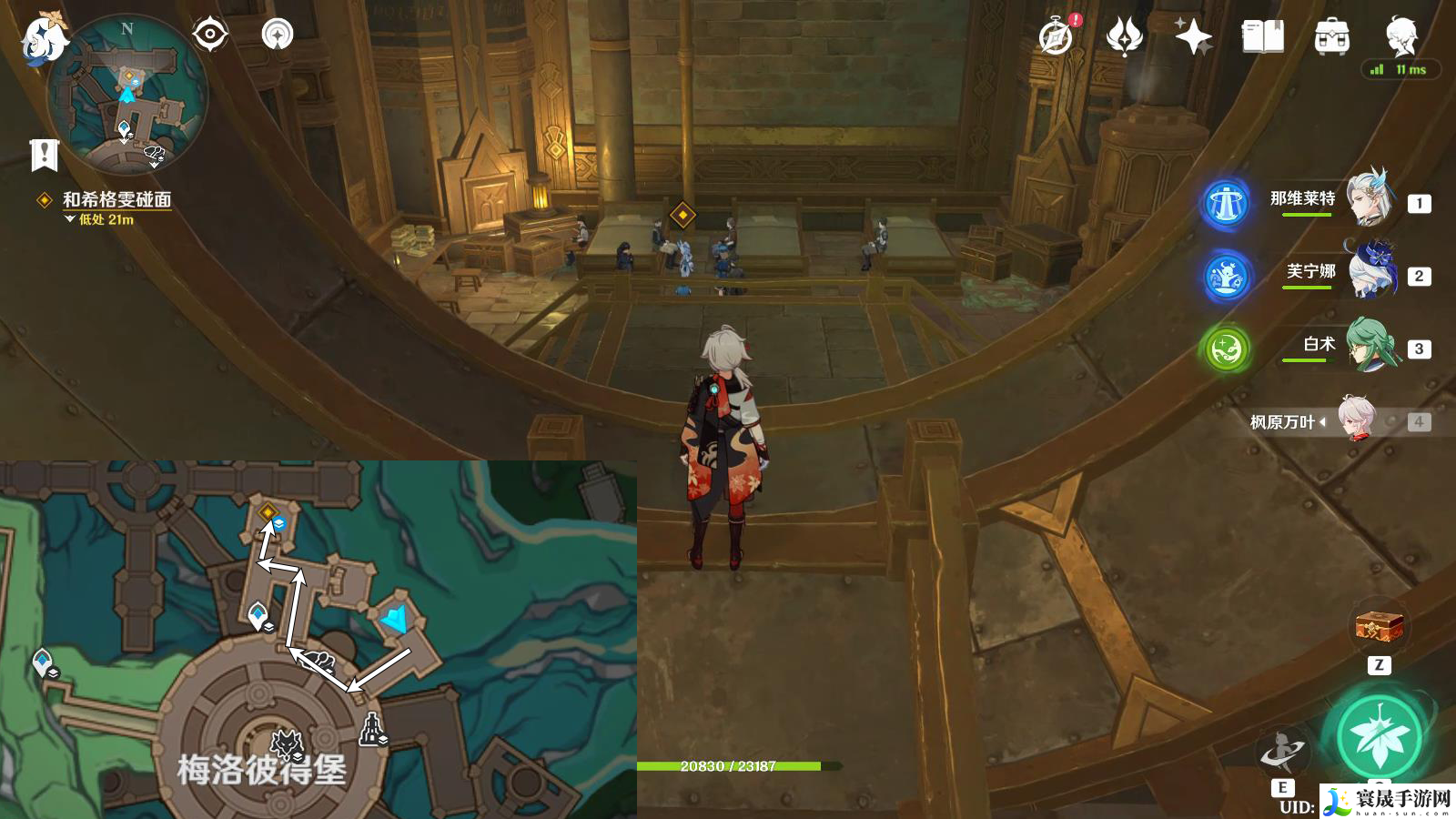Open the events compass icon
The height and width of the screenshot is (819, 1456).
(x=1057, y=37)
